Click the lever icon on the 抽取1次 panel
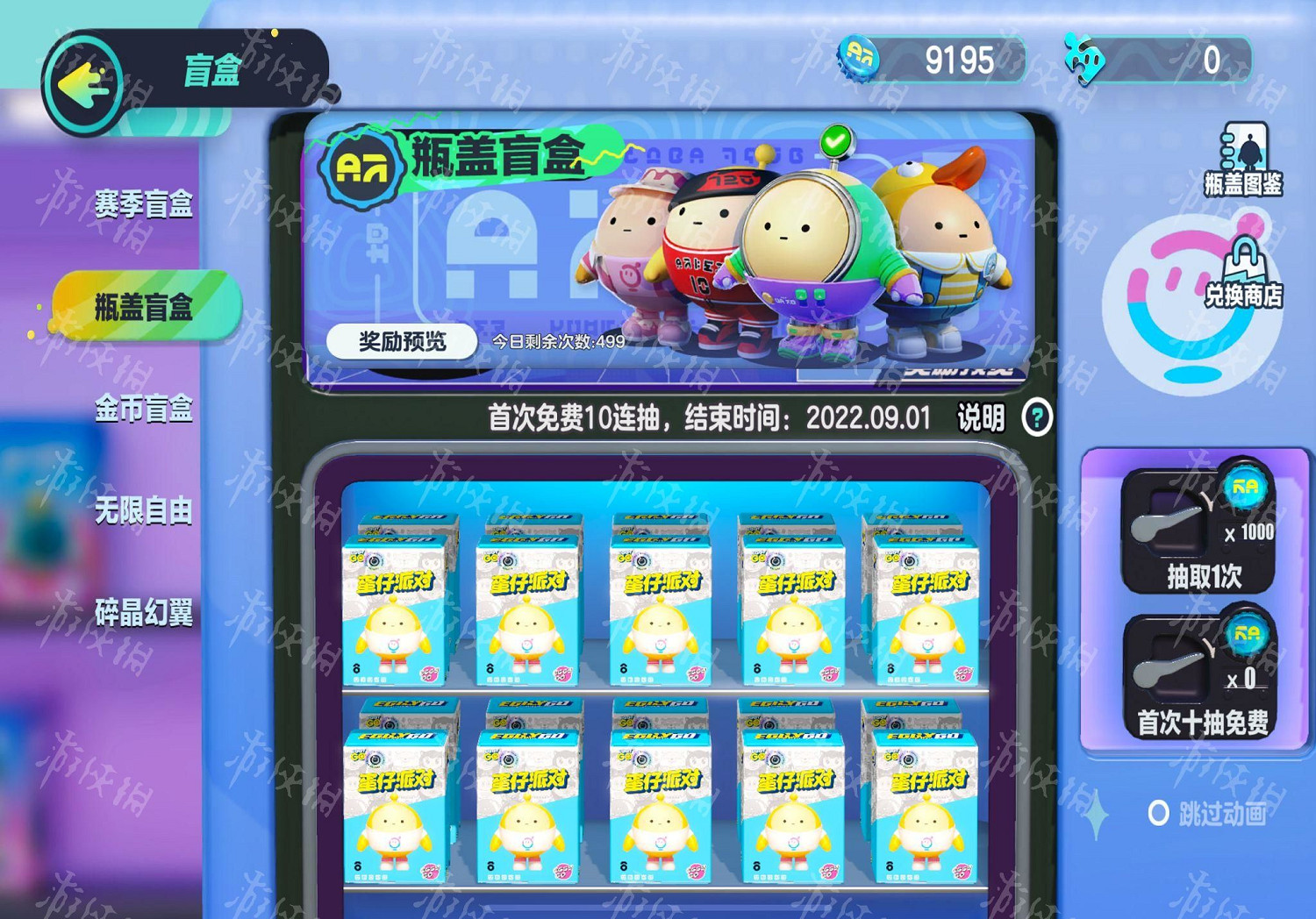Screen dimensions: 1316x919 1167,524
